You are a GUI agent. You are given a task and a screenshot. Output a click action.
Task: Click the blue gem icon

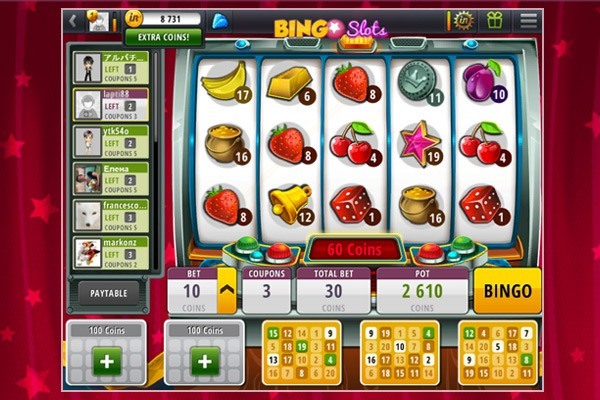click(x=221, y=20)
